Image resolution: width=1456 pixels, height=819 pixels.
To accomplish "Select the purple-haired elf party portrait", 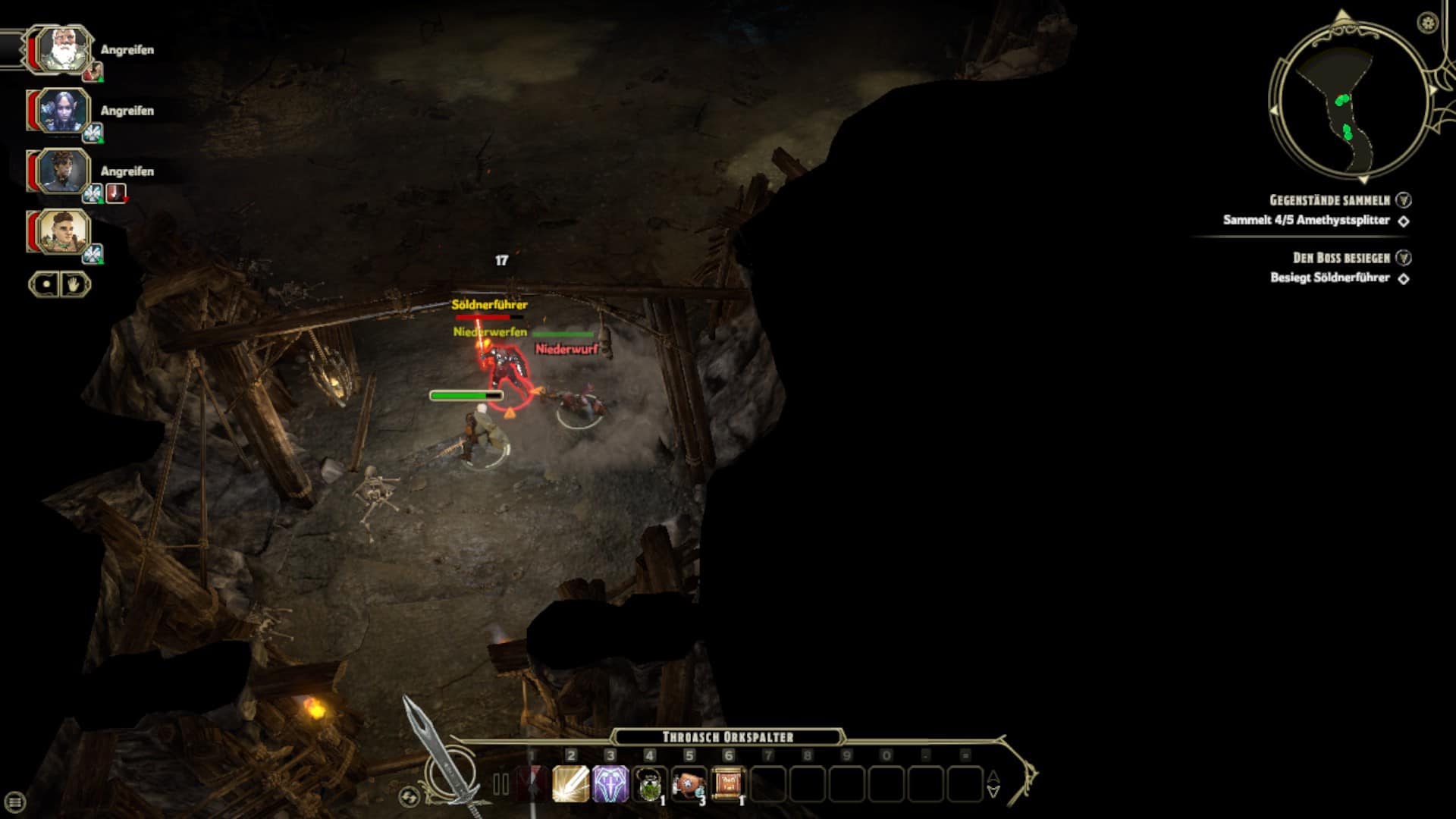I will point(60,111).
